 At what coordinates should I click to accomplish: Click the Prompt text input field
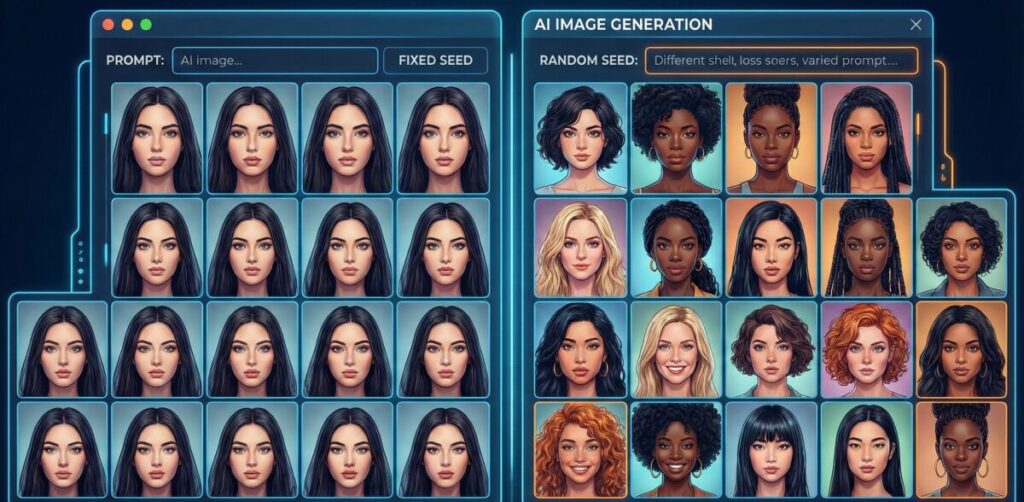(275, 60)
